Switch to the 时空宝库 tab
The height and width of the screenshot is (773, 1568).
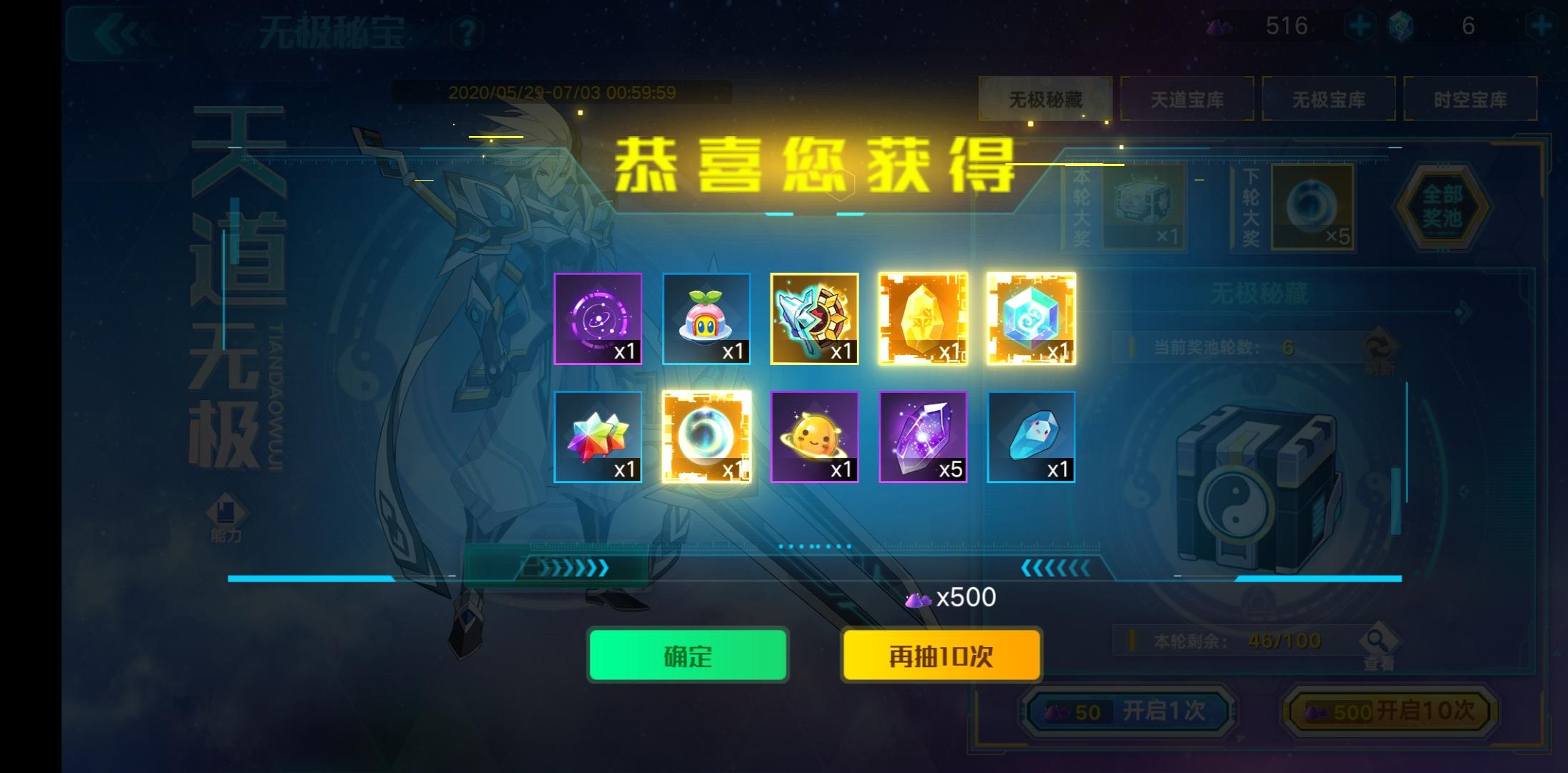(x=1471, y=100)
